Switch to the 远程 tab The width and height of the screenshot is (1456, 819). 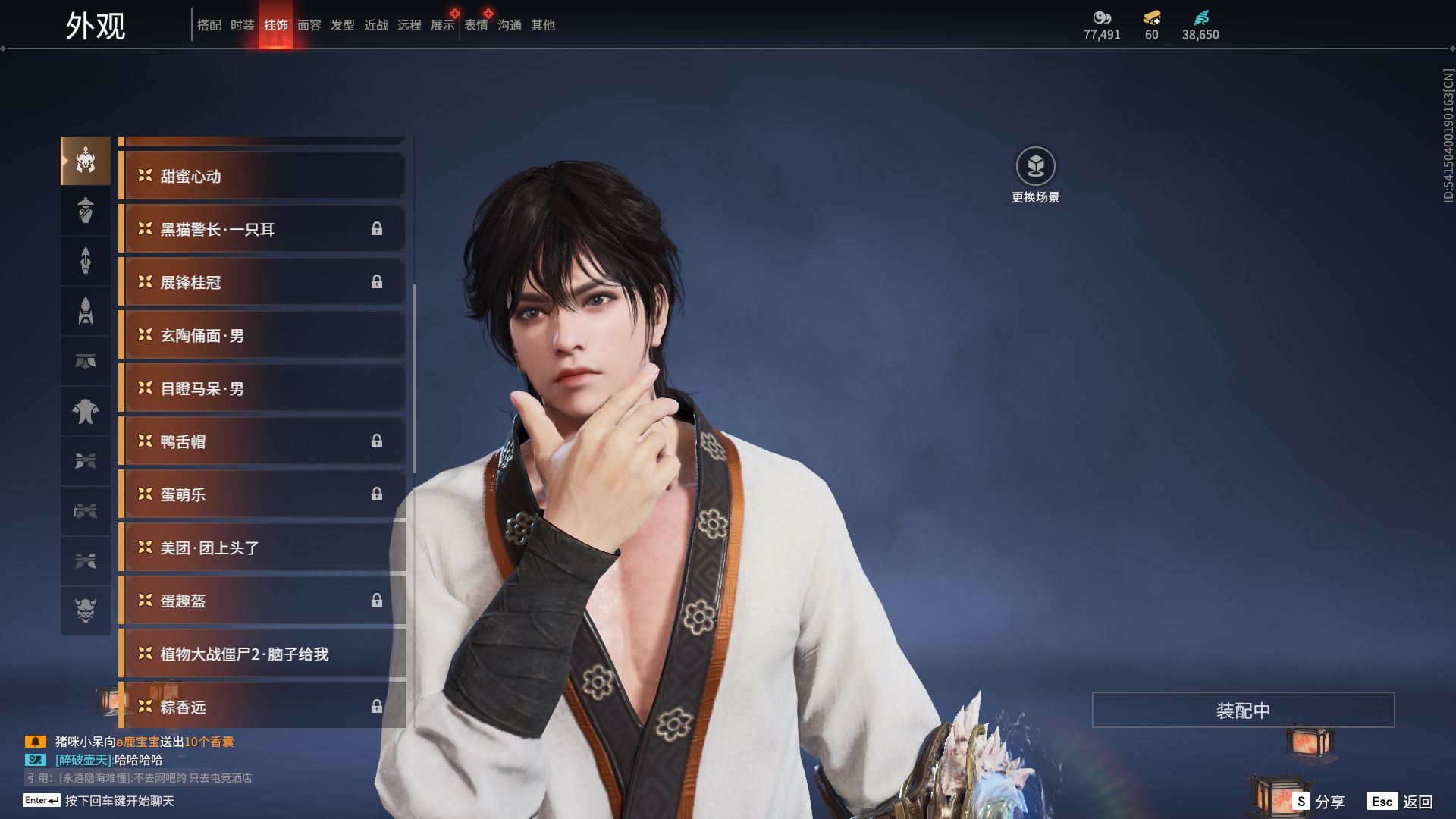[x=409, y=25]
